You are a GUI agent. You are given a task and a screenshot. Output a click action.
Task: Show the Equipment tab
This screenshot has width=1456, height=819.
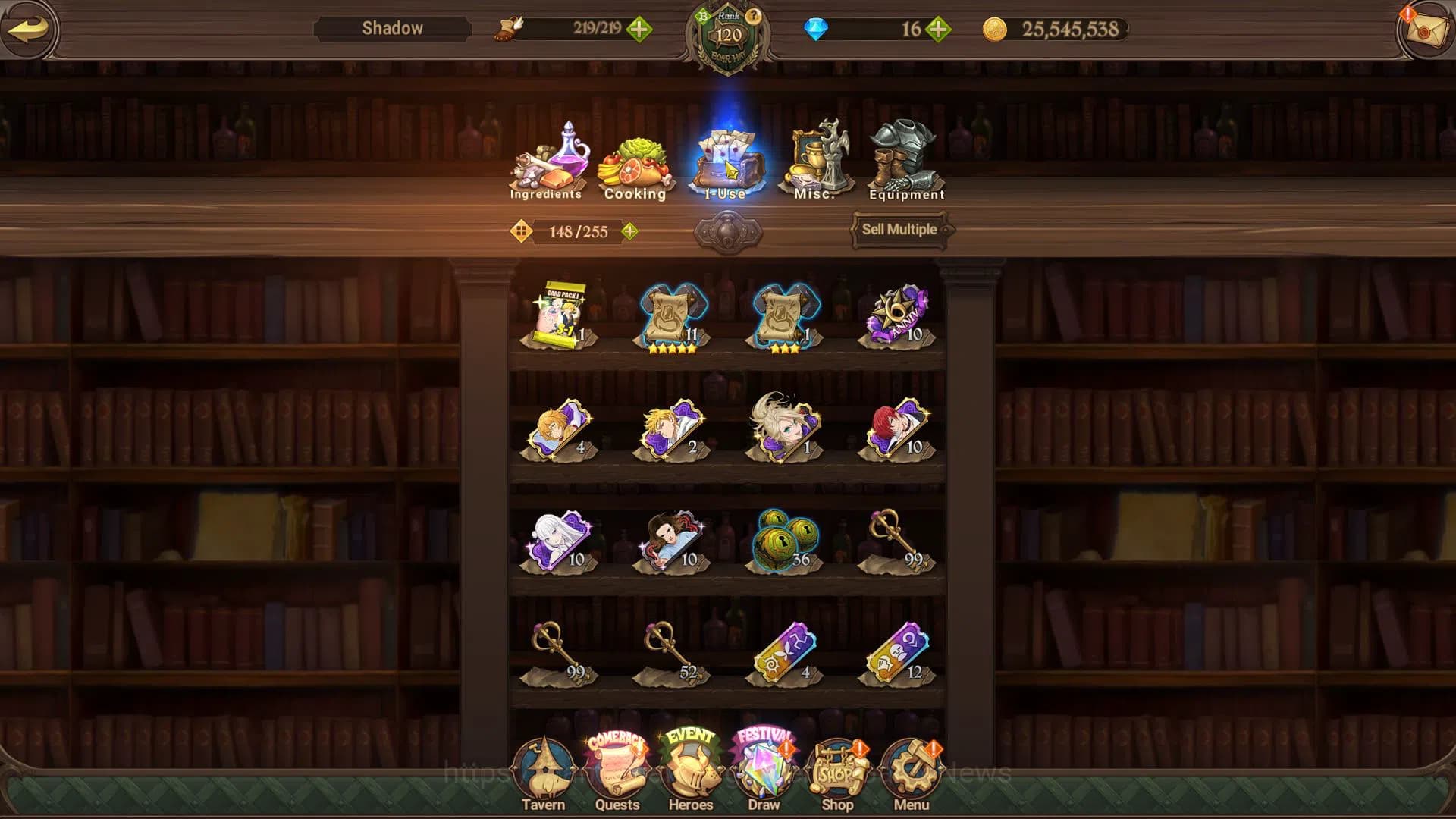tap(906, 163)
